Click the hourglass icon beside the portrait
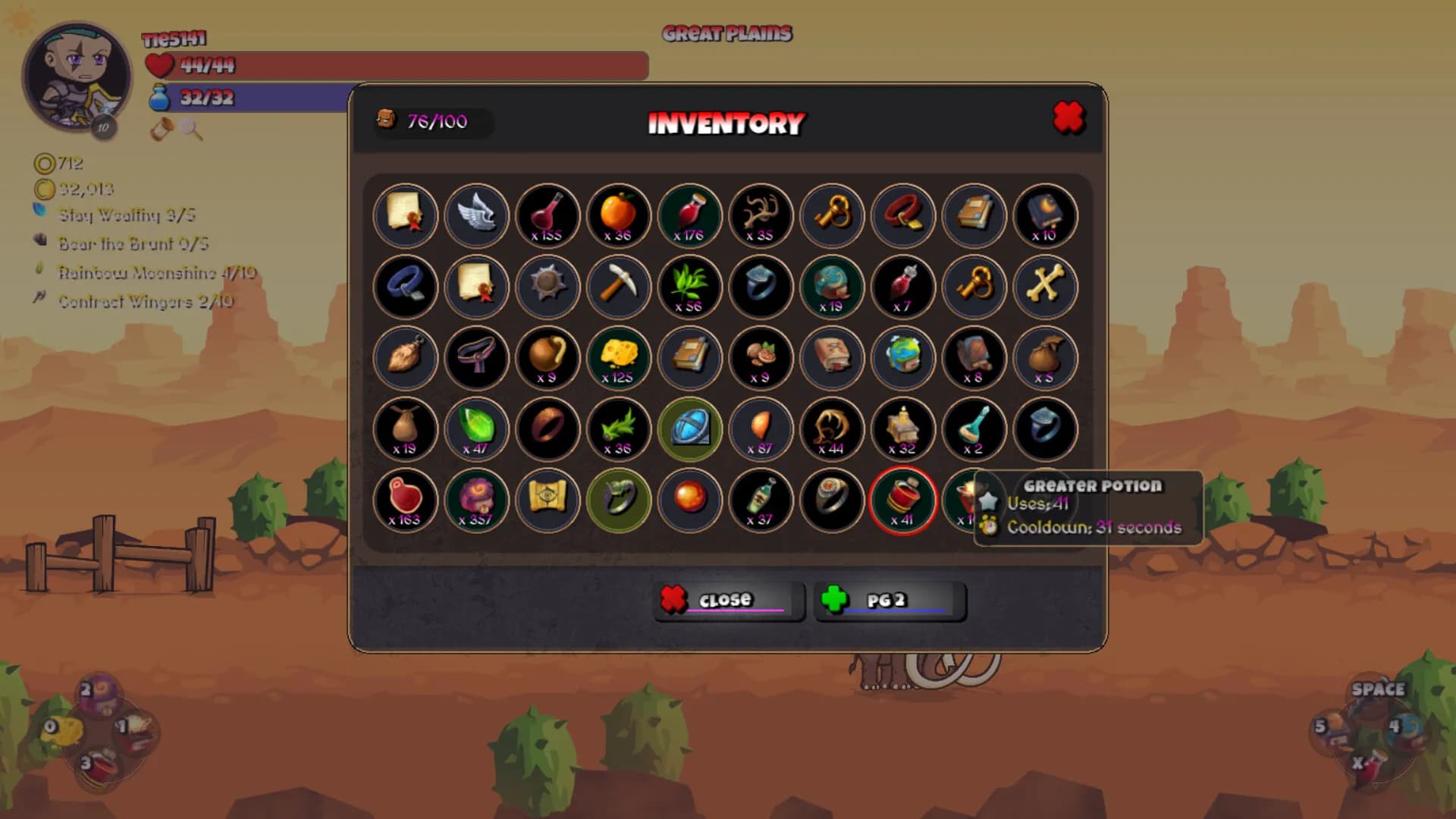 click(x=159, y=130)
